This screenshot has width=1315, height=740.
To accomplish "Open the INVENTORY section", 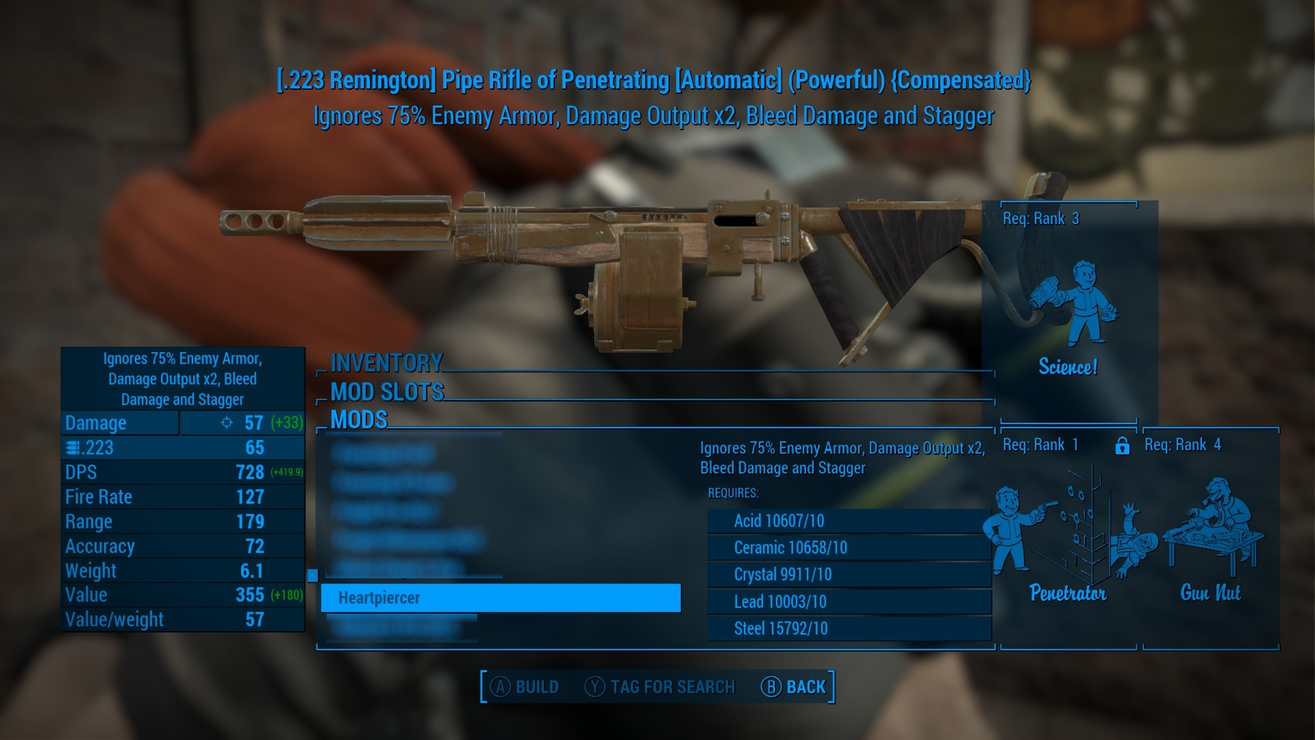I will point(386,362).
